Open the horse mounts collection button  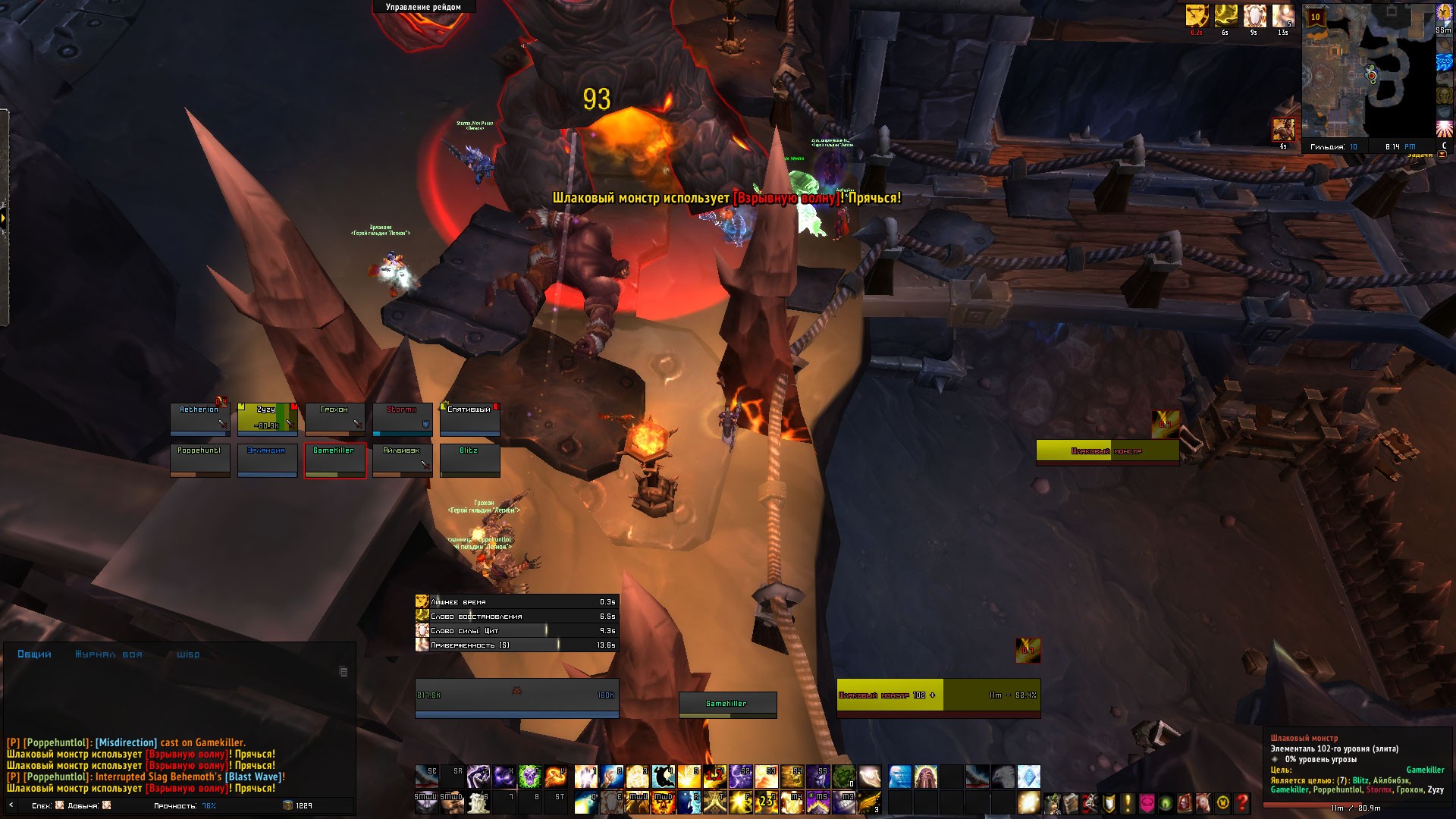1203,802
